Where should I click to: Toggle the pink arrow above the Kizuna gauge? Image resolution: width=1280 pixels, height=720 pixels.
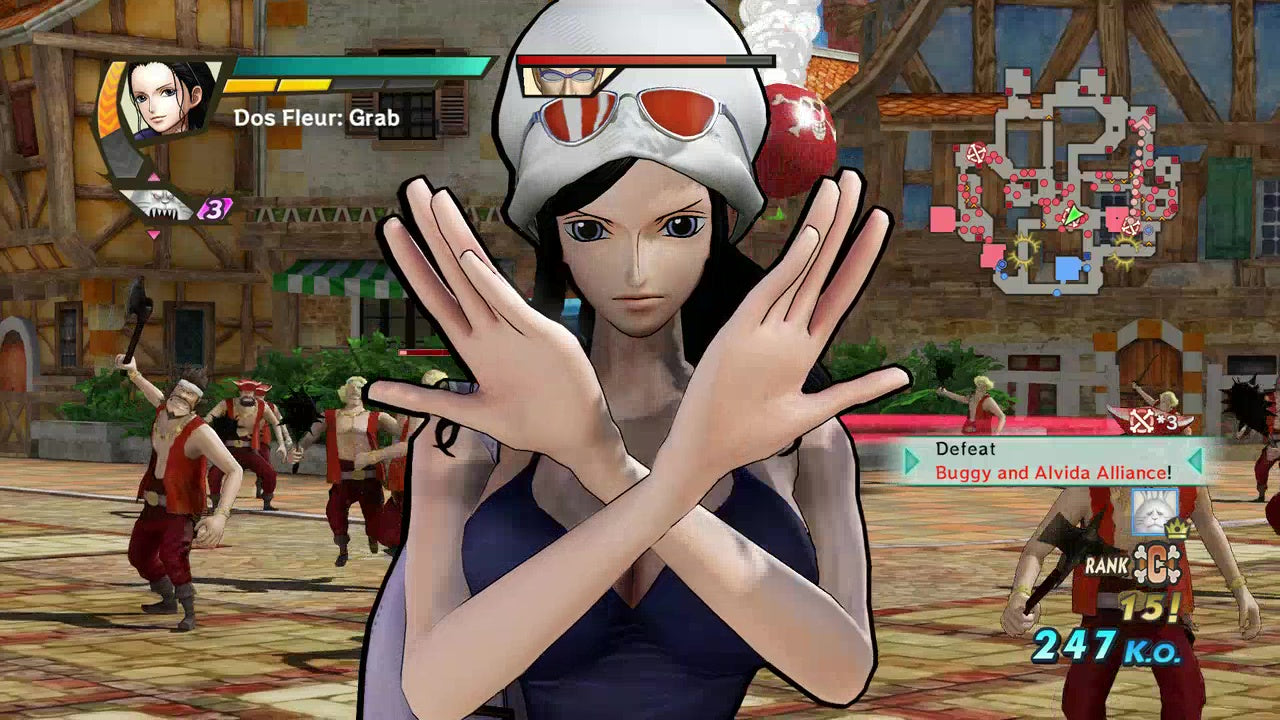coord(154,177)
